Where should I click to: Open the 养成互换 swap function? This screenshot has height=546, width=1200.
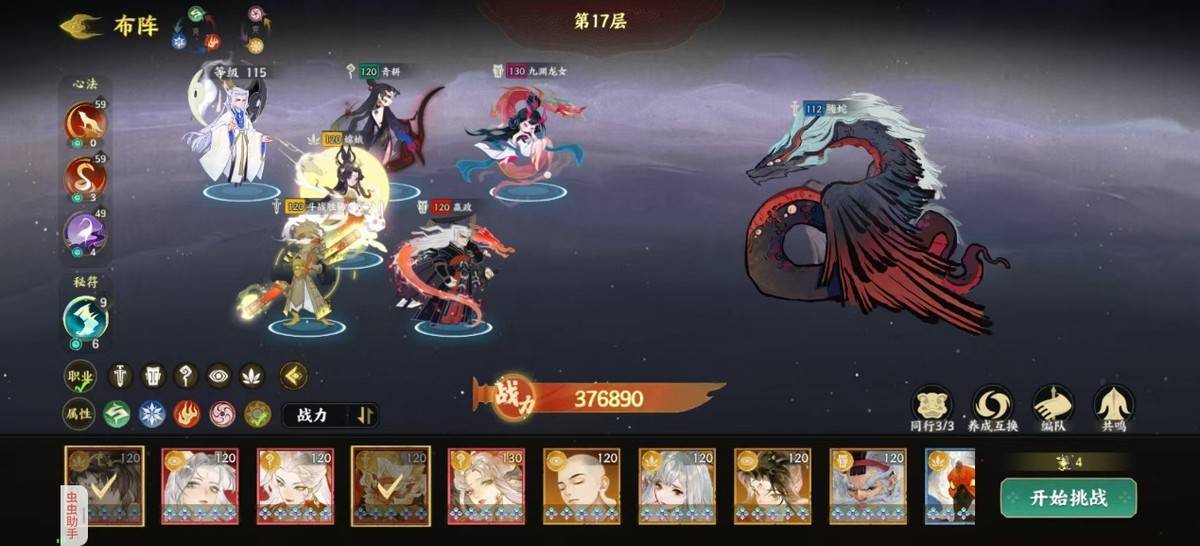(x=992, y=404)
